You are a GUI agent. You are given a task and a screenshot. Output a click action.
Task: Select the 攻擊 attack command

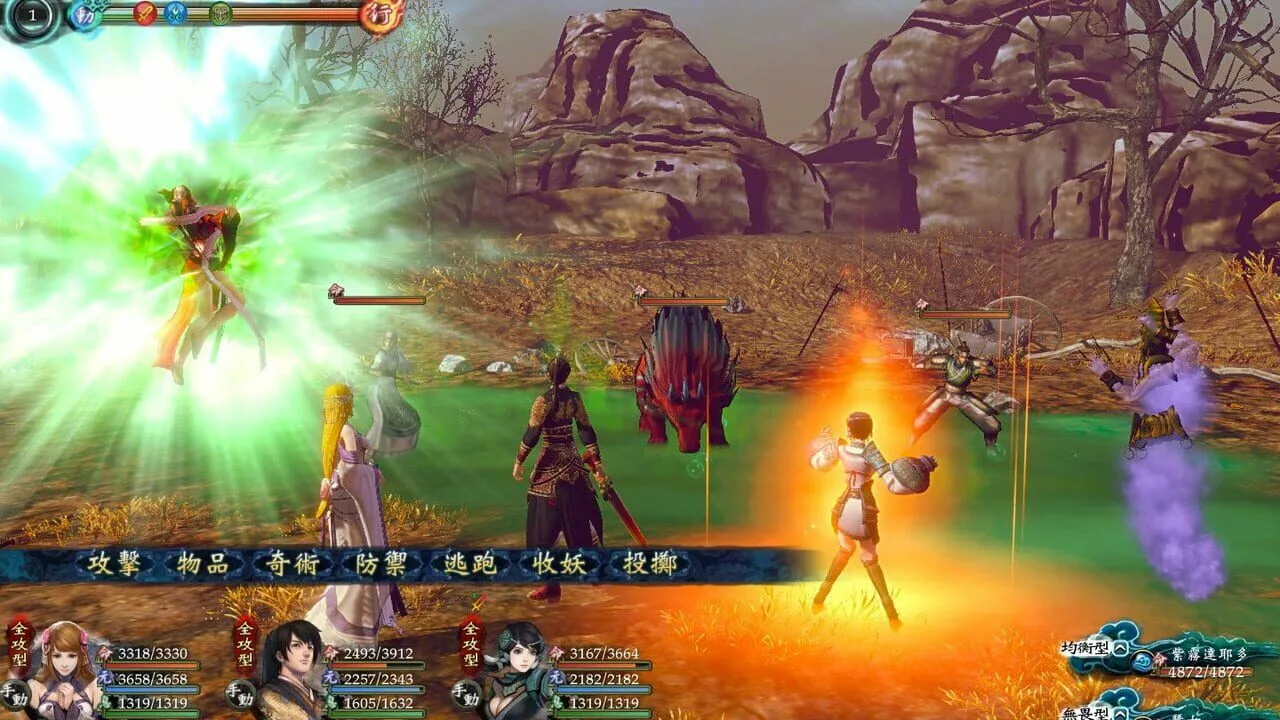pyautogui.click(x=117, y=564)
